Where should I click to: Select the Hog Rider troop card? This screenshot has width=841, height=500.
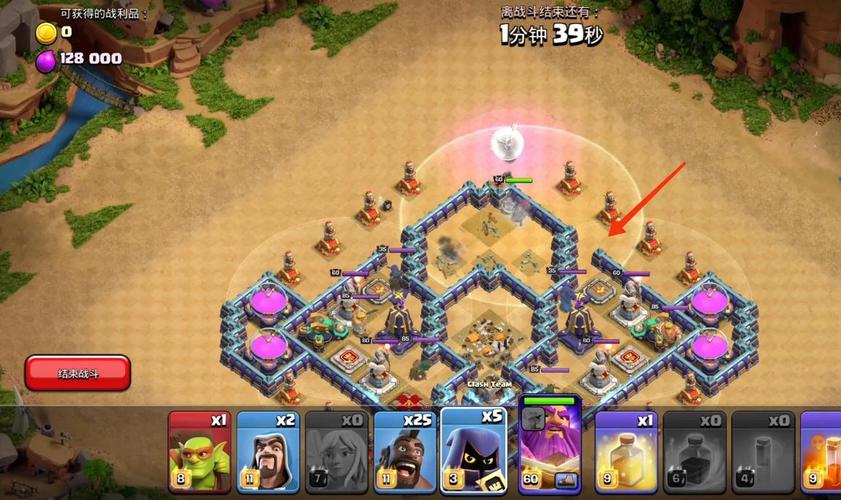pos(404,452)
